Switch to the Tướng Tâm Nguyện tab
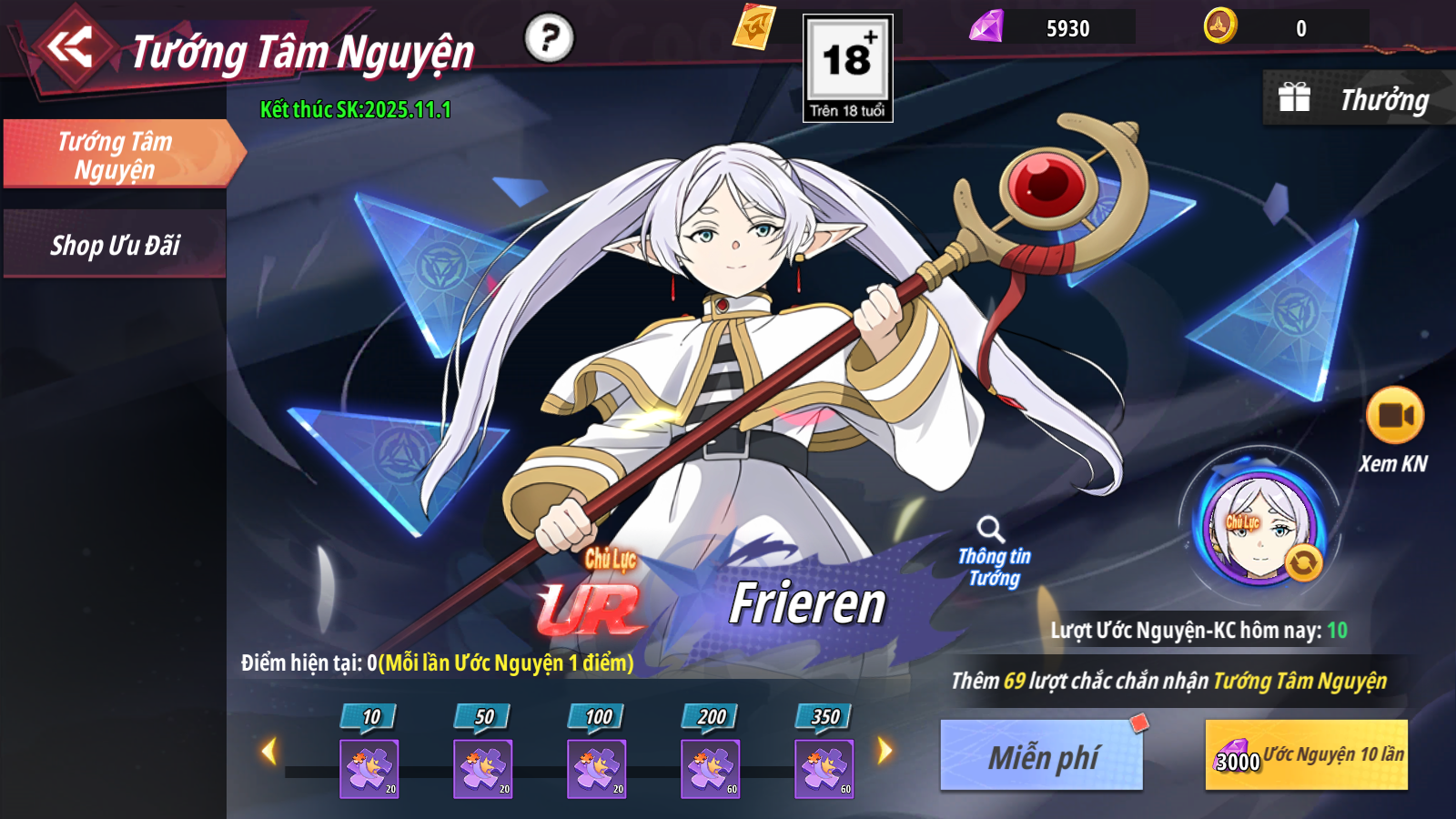The image size is (1456, 819). 116,155
